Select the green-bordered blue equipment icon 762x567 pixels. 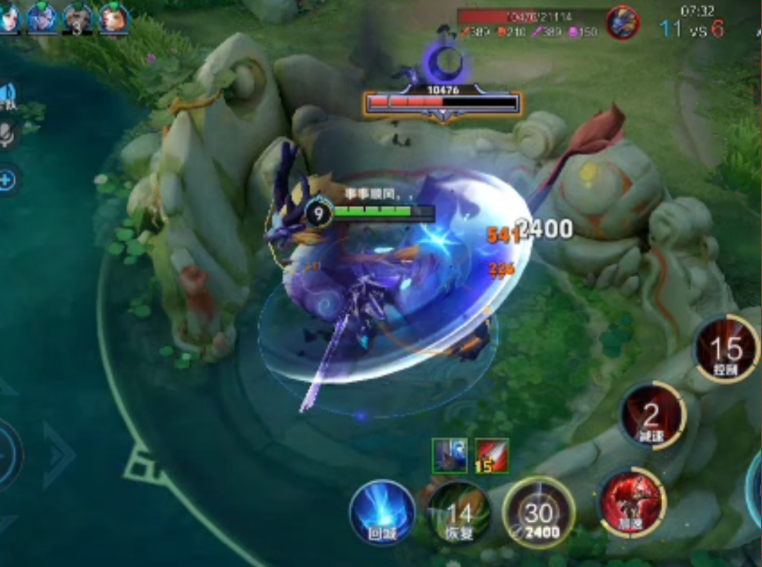click(449, 455)
